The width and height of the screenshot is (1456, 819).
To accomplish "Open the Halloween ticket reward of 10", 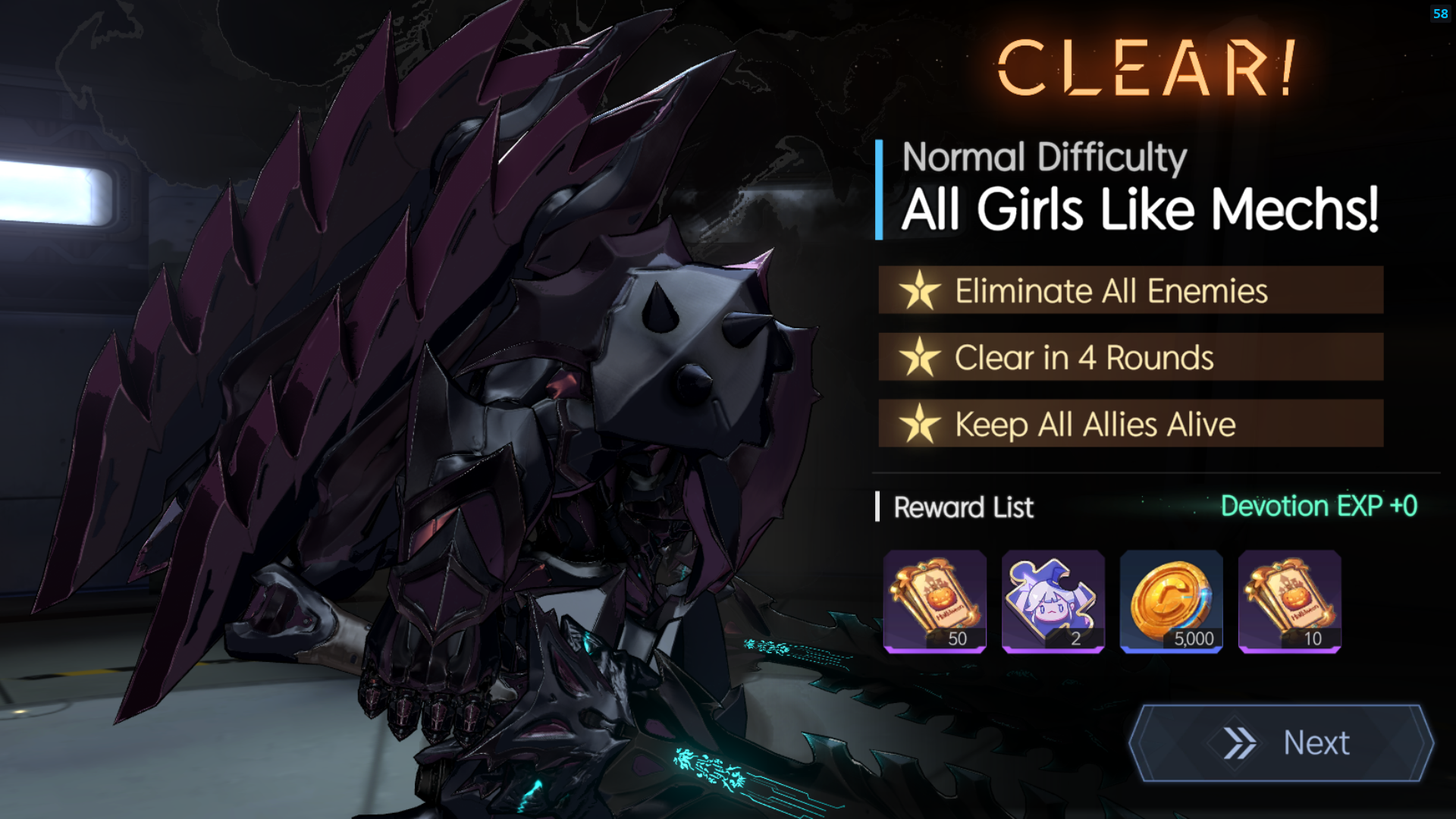I will 1289,601.
